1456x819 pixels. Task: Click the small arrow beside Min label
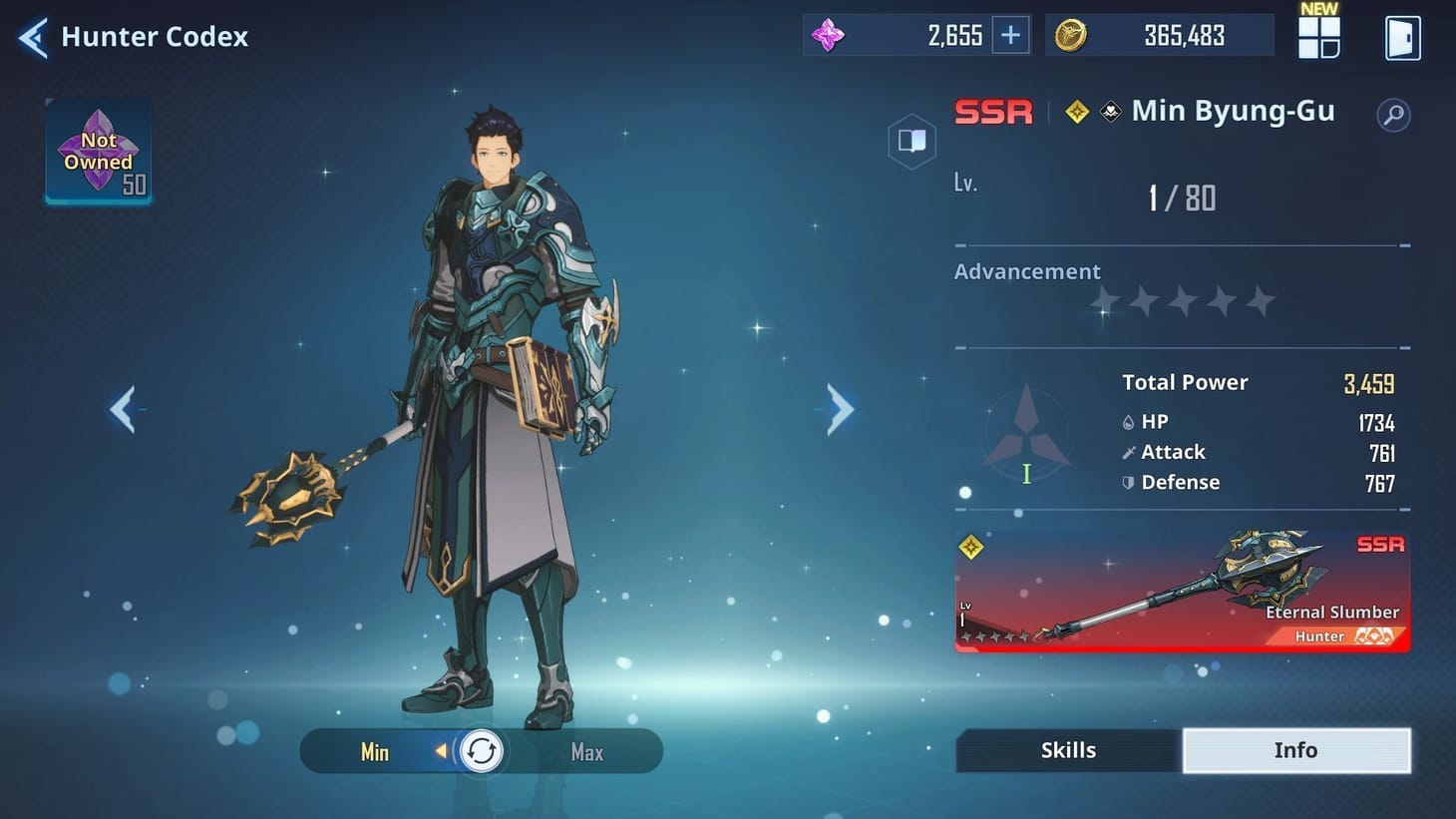point(439,752)
